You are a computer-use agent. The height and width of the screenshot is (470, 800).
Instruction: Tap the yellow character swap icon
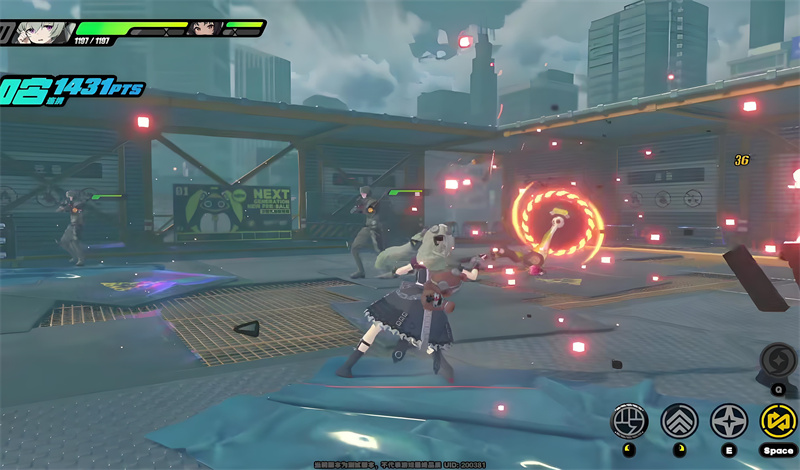coord(778,421)
